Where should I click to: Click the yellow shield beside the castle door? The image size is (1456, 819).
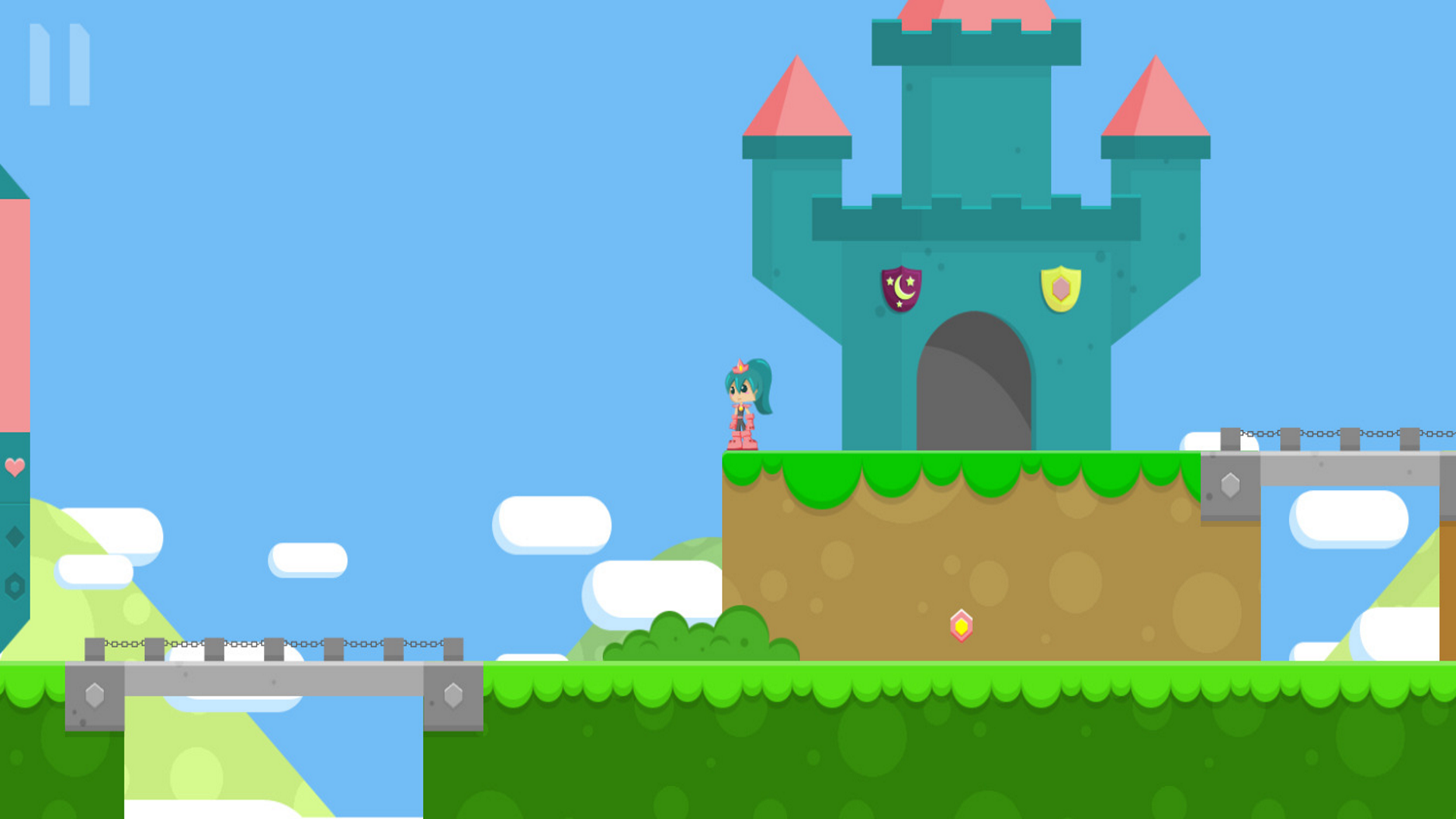click(x=1059, y=290)
